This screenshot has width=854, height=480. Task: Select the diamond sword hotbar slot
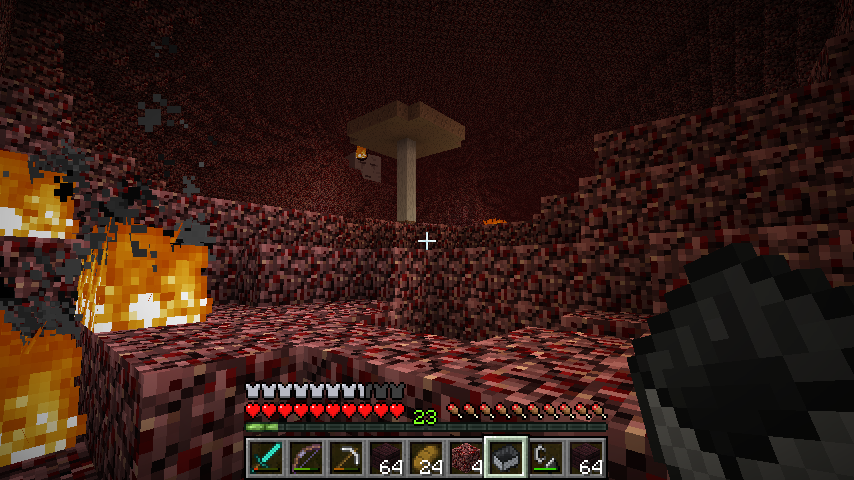(266, 458)
